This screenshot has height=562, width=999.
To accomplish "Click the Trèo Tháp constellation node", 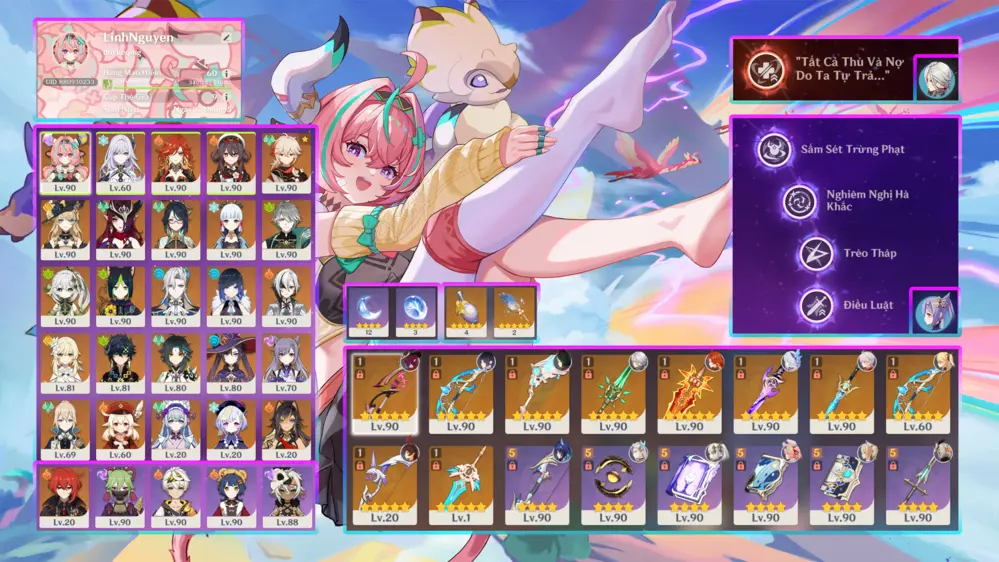I will coord(815,253).
